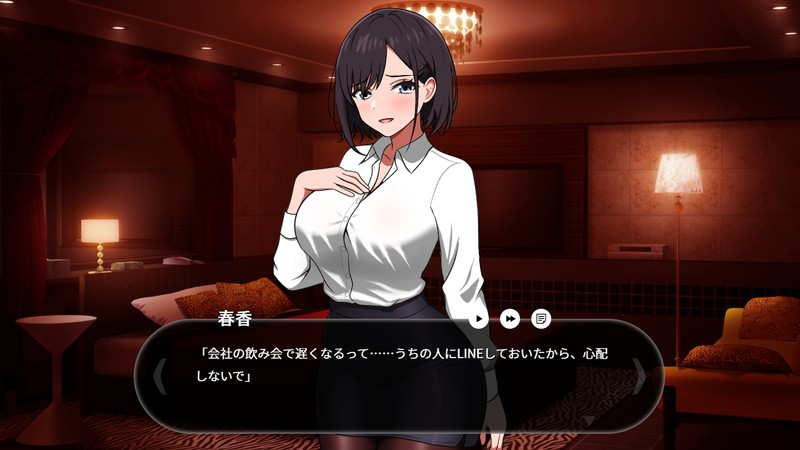
Task: Start auto-play with the play button
Action: 480,319
